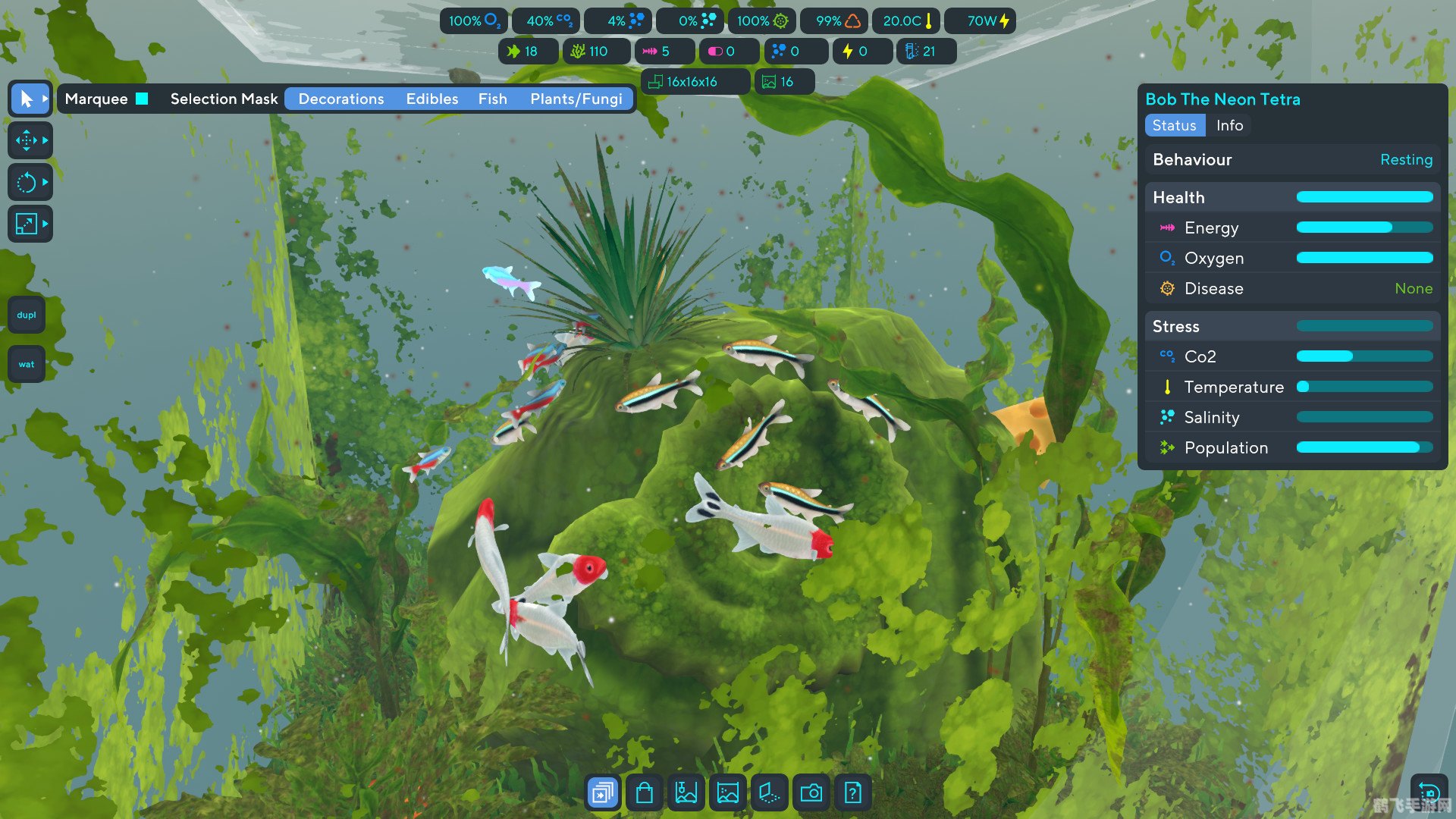Open the camera photo mode
The height and width of the screenshot is (819, 1456).
811,793
